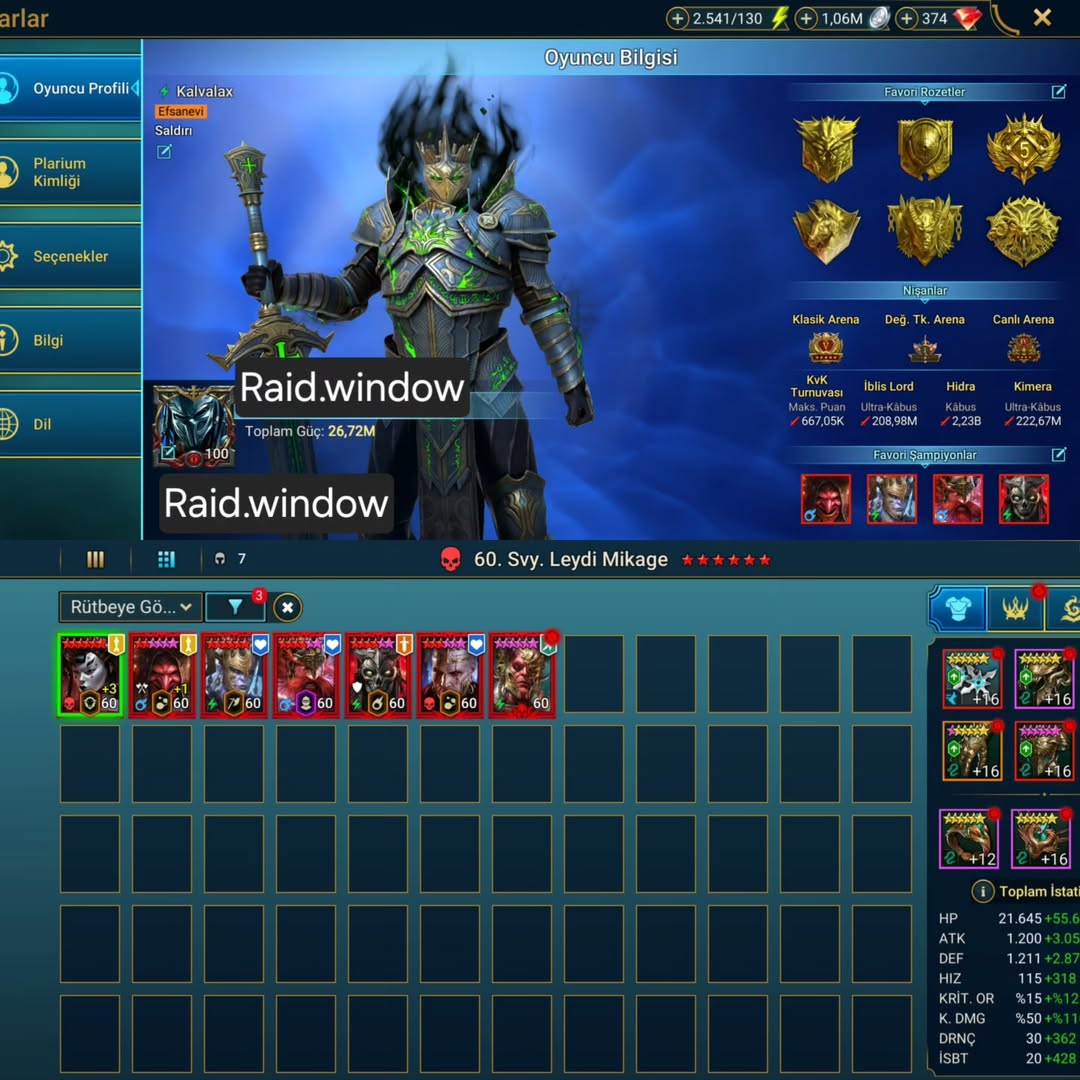1080x1080 pixels.
Task: Click the plus button next to silver
Action: (807, 18)
